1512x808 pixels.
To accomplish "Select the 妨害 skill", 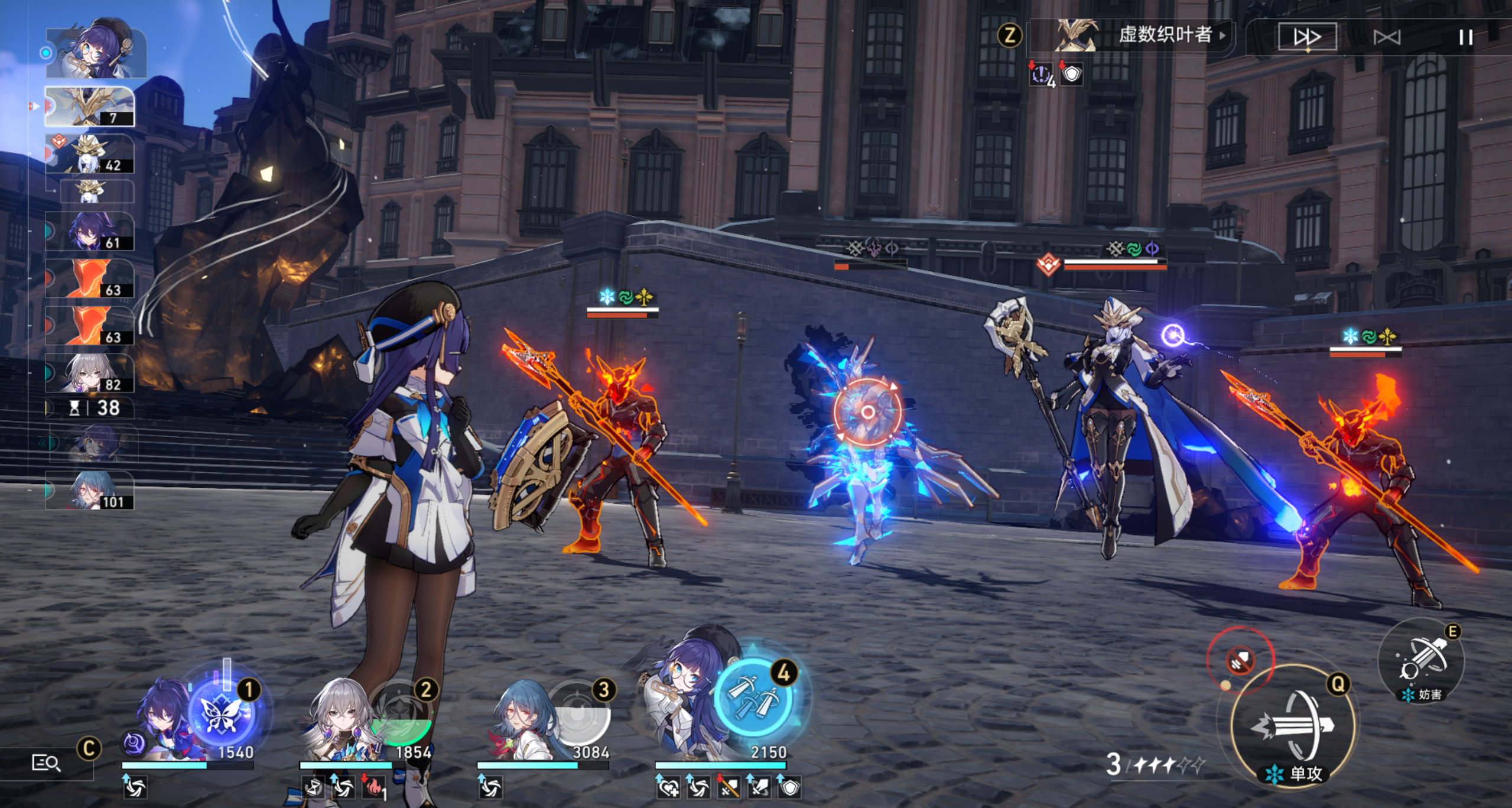I will coord(1422,661).
